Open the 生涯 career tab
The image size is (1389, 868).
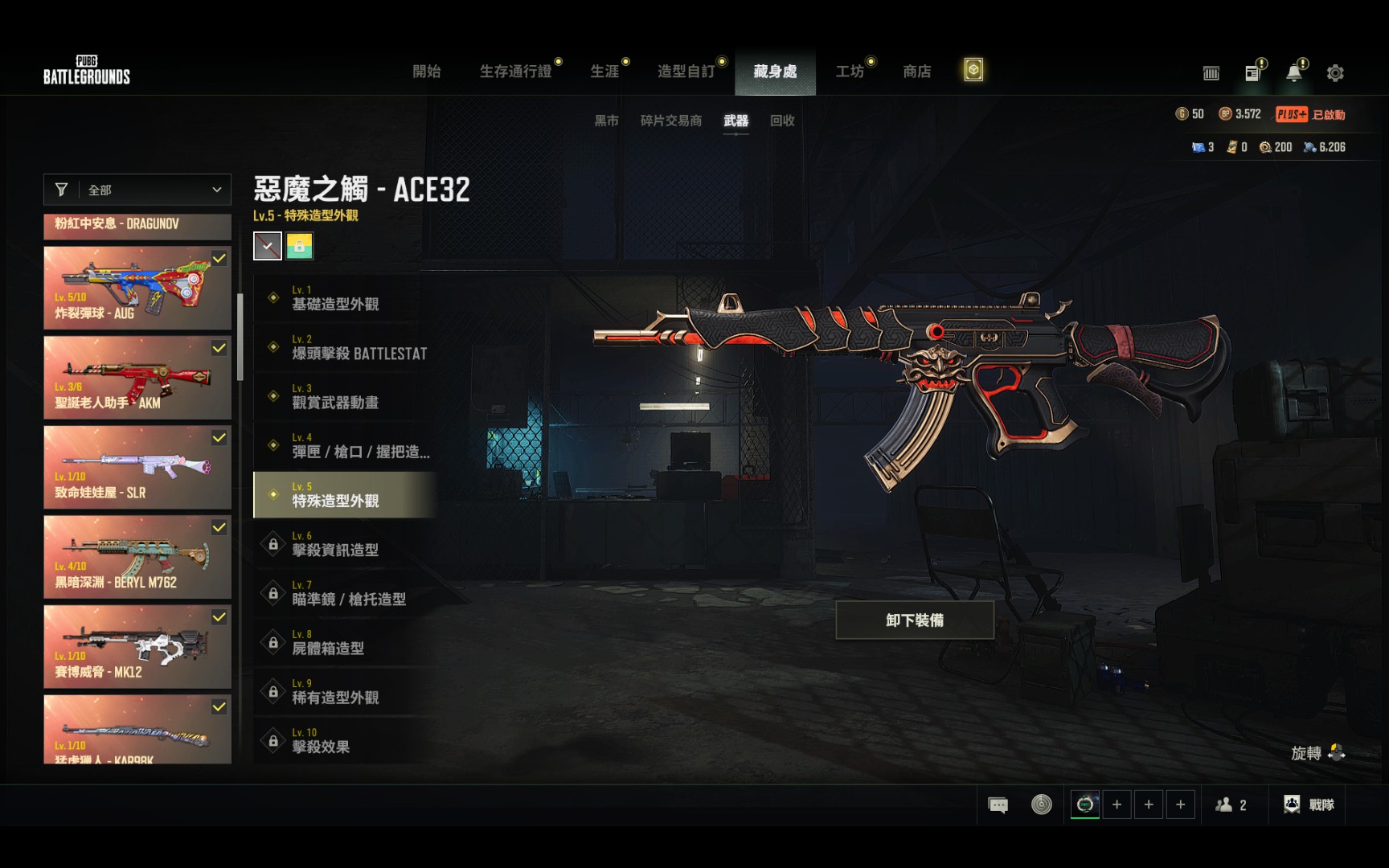click(x=604, y=72)
